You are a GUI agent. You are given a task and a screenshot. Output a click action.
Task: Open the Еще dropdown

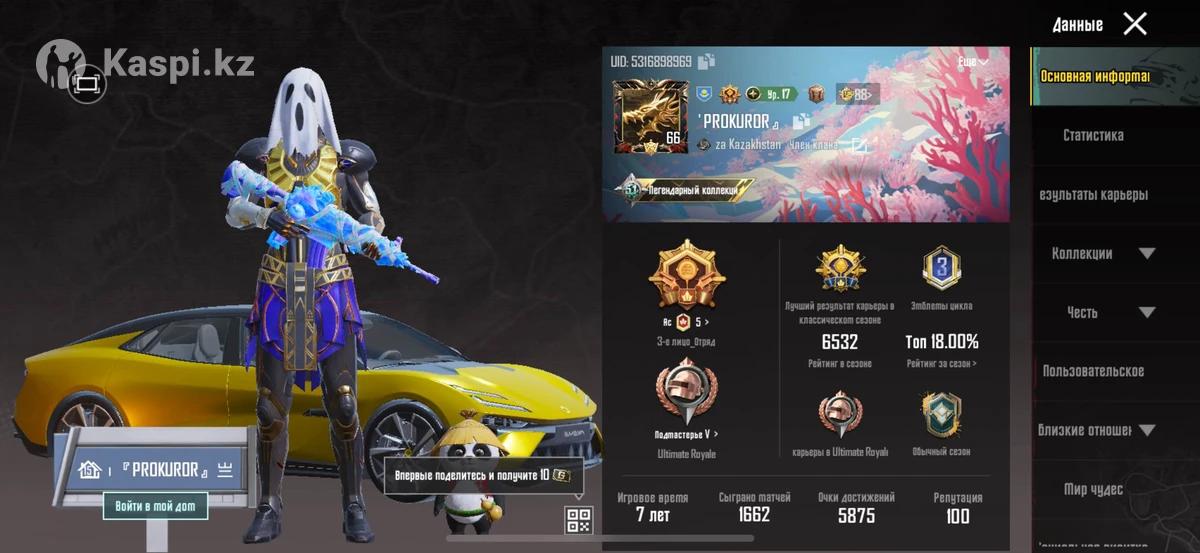tap(973, 62)
